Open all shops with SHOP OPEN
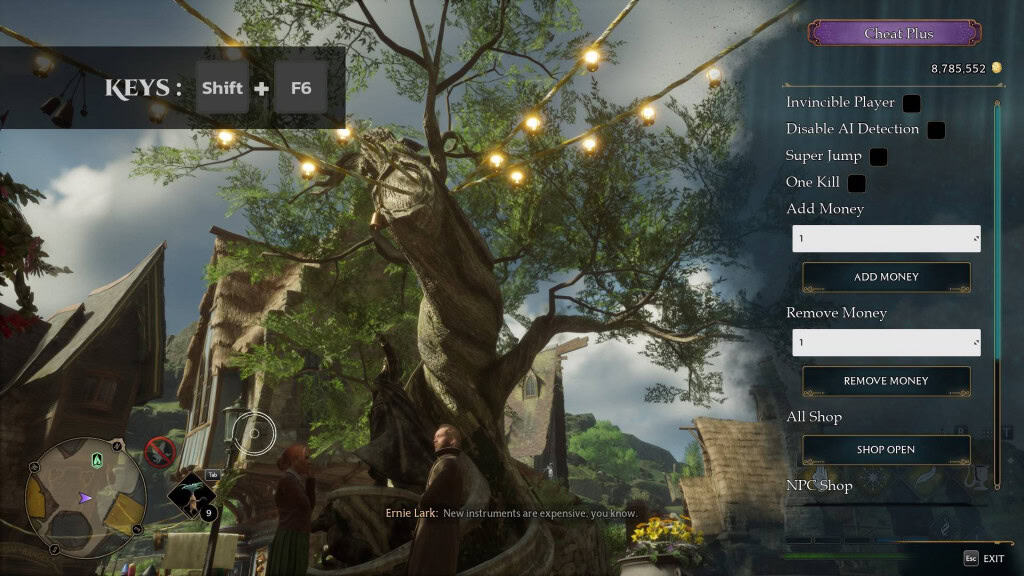This screenshot has width=1024, height=576. coord(886,450)
